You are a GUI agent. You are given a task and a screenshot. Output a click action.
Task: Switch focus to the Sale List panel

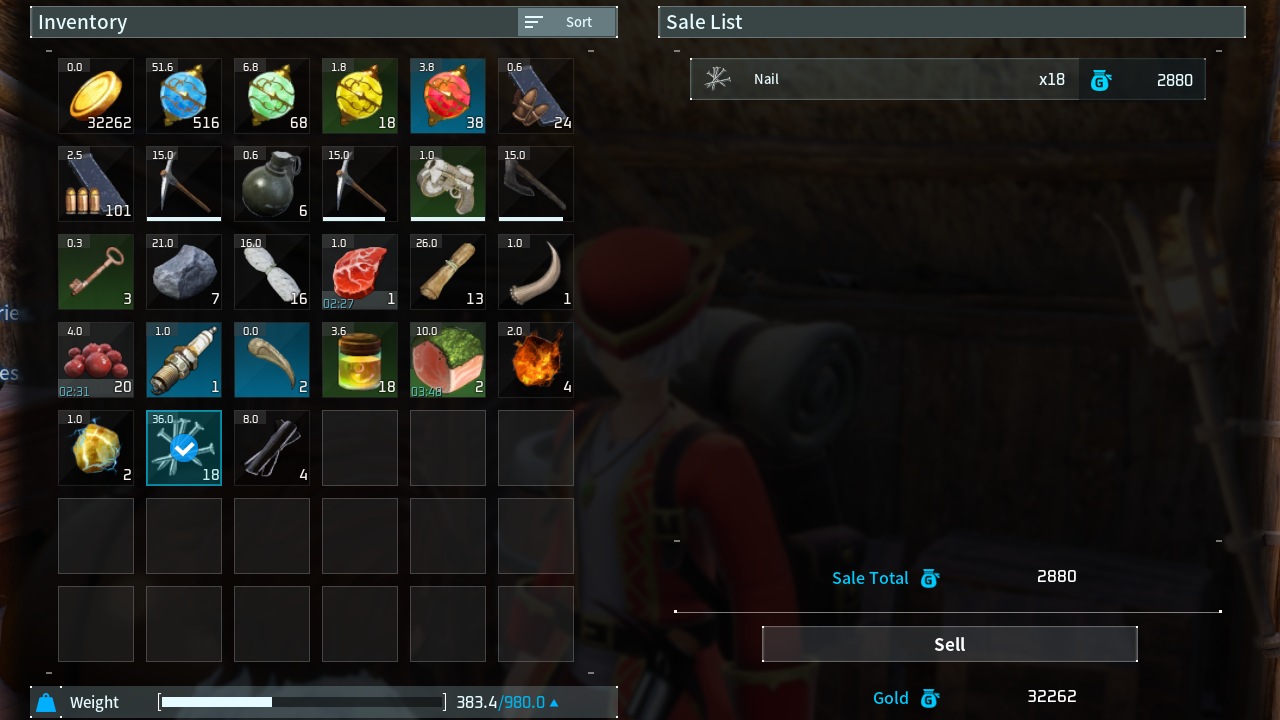click(x=950, y=22)
